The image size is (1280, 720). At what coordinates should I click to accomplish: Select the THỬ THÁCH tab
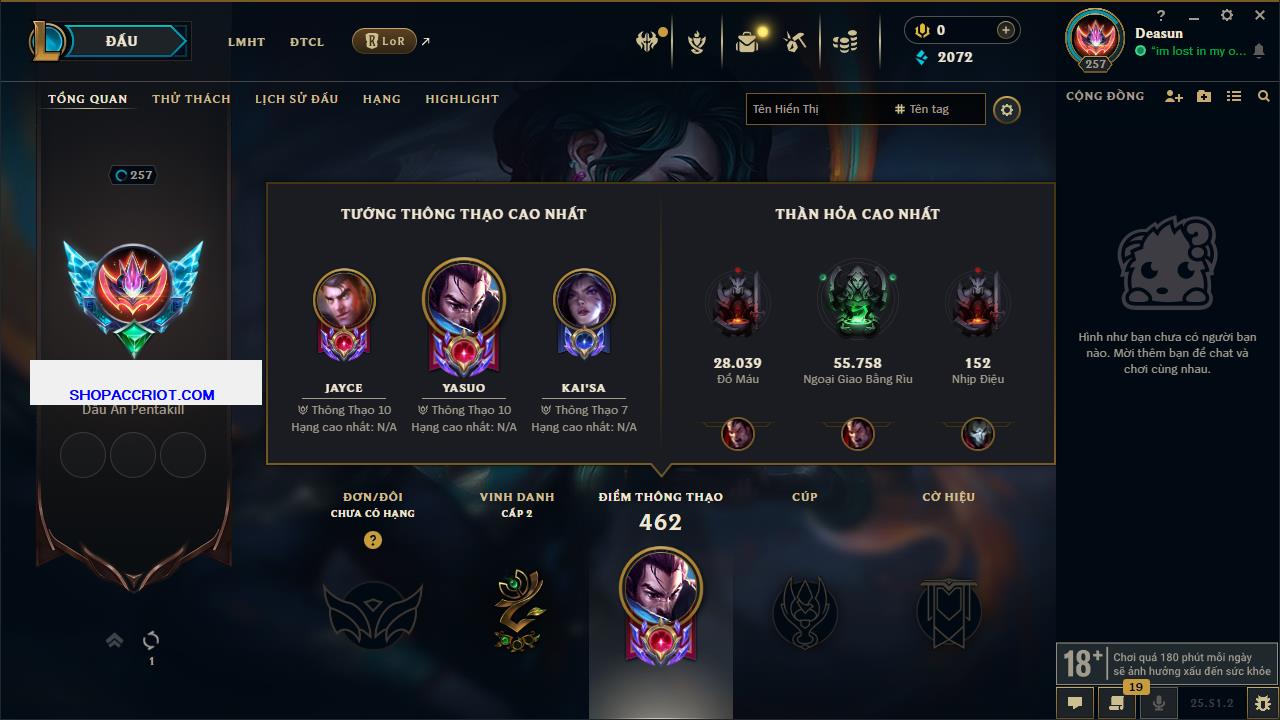pyautogui.click(x=191, y=99)
